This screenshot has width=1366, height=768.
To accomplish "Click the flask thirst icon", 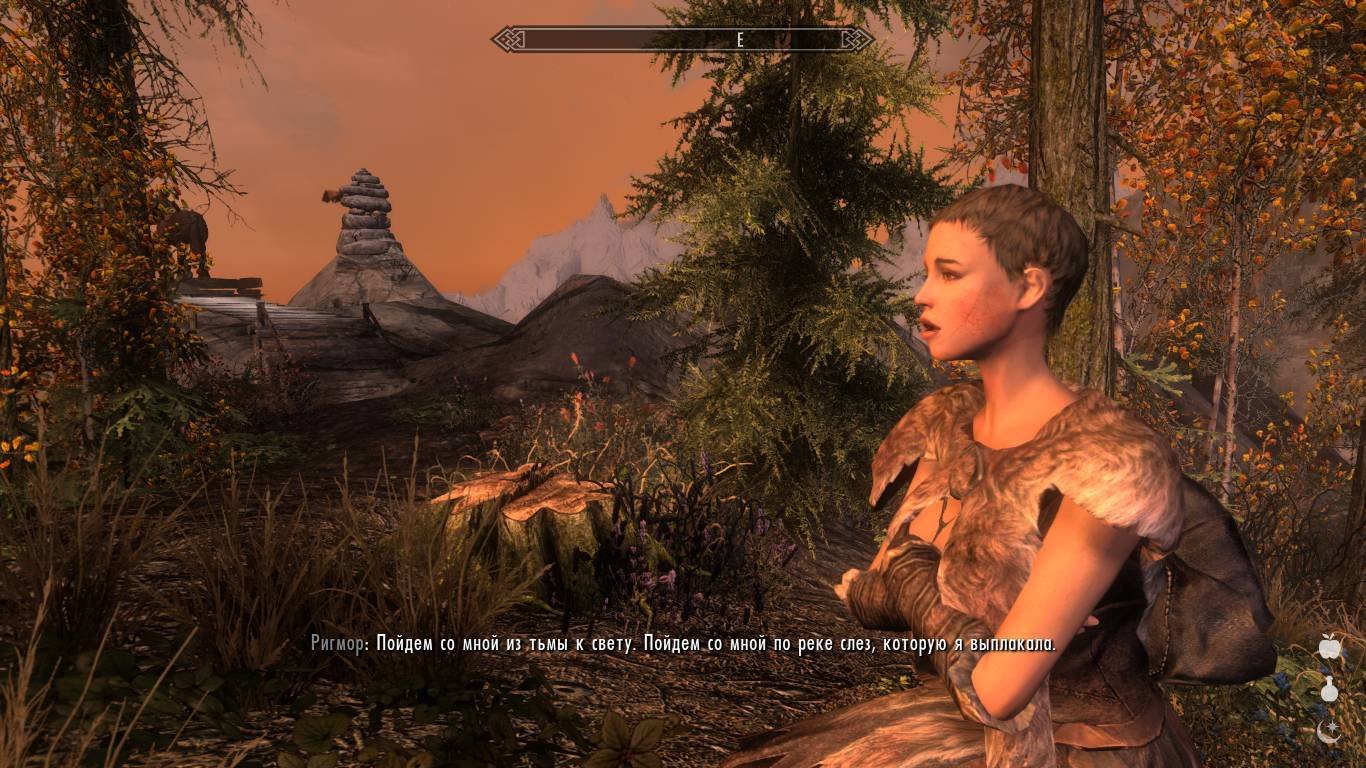I will tap(1329, 689).
